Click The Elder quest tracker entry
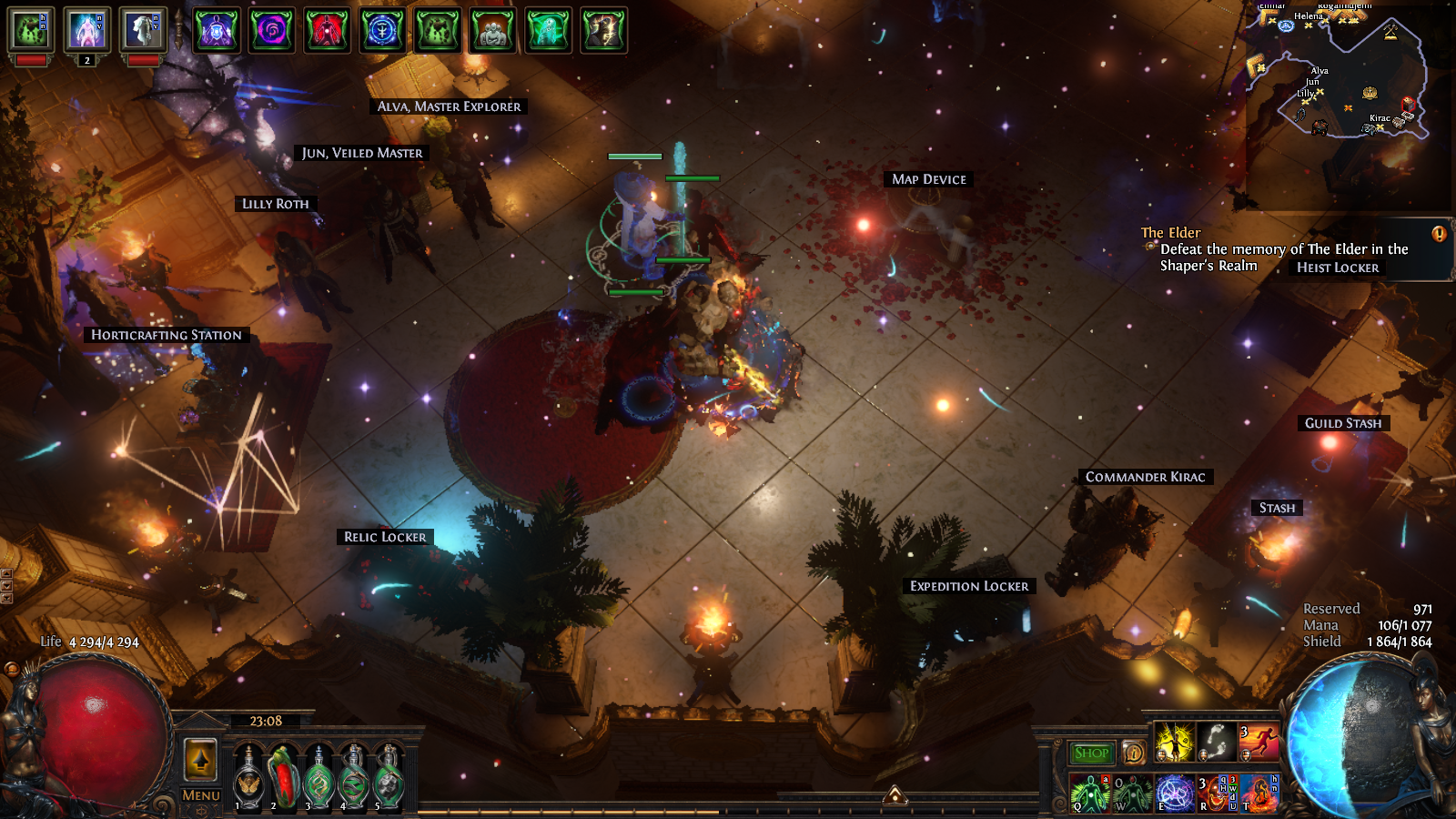Screen dimensions: 1456x819 (x=1170, y=233)
